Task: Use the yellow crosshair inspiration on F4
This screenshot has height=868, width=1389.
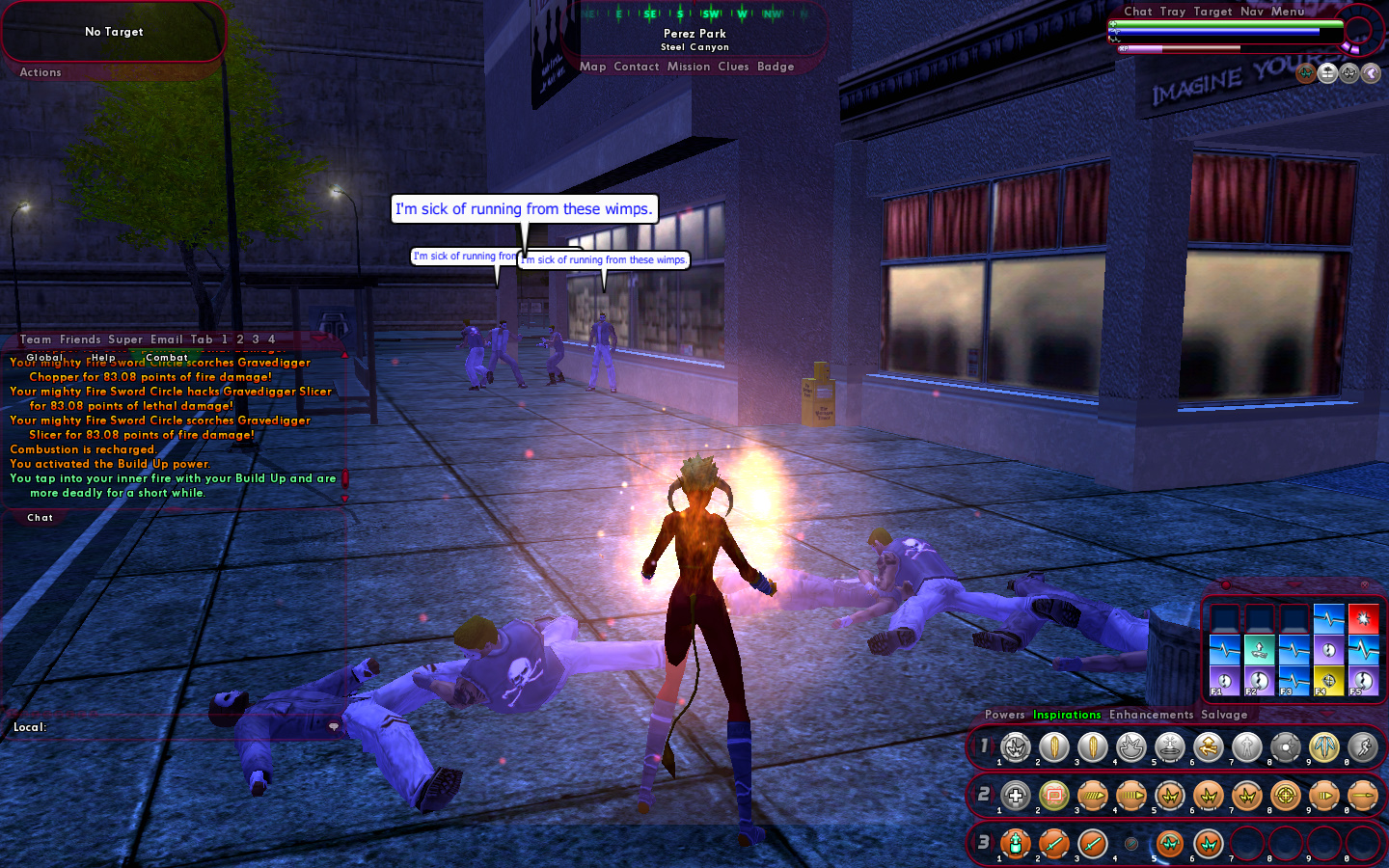Action: pos(1328,681)
